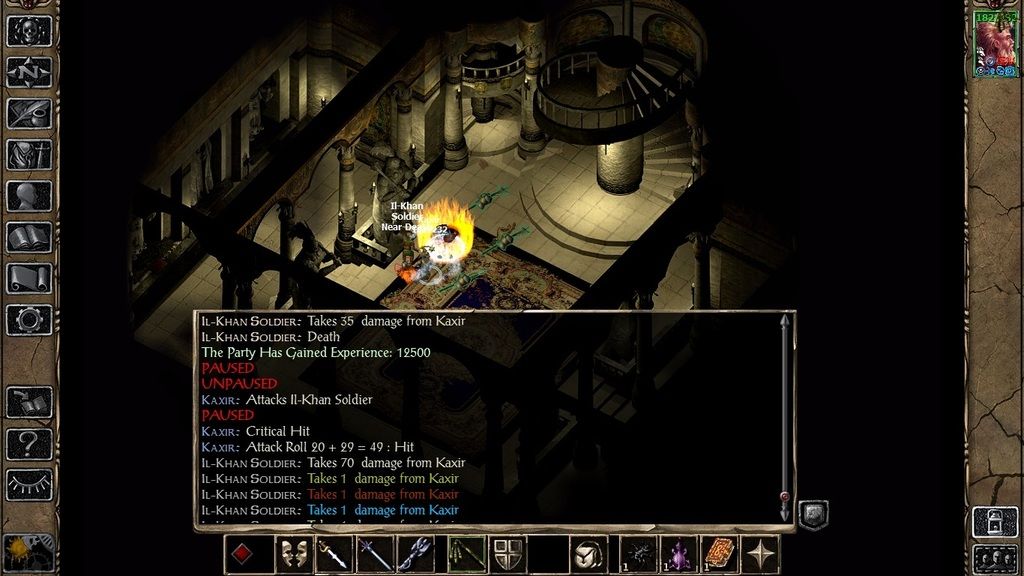Open the area map with the compass icon

point(29,71)
